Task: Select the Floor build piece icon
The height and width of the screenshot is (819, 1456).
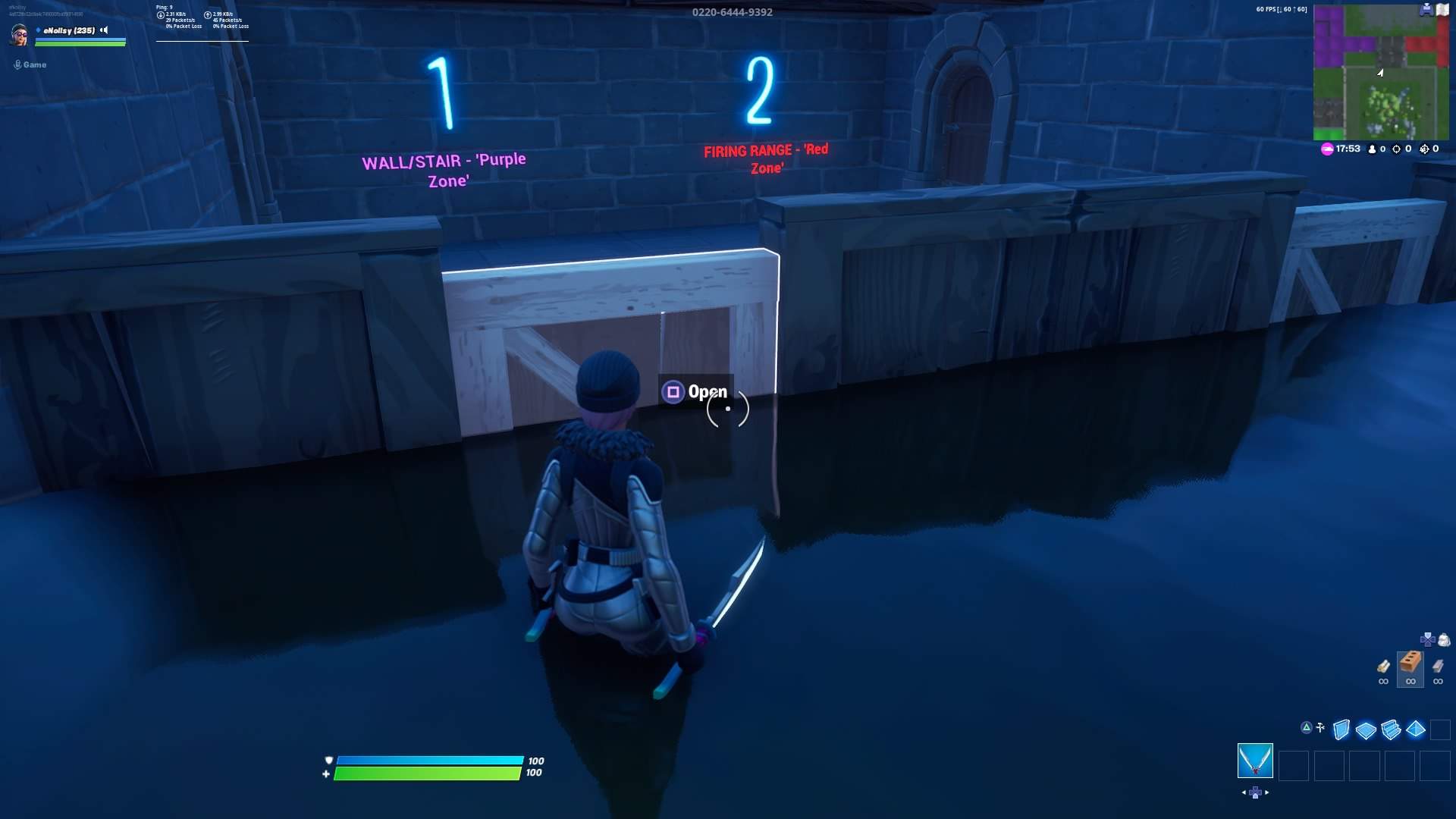Action: pos(1366,730)
